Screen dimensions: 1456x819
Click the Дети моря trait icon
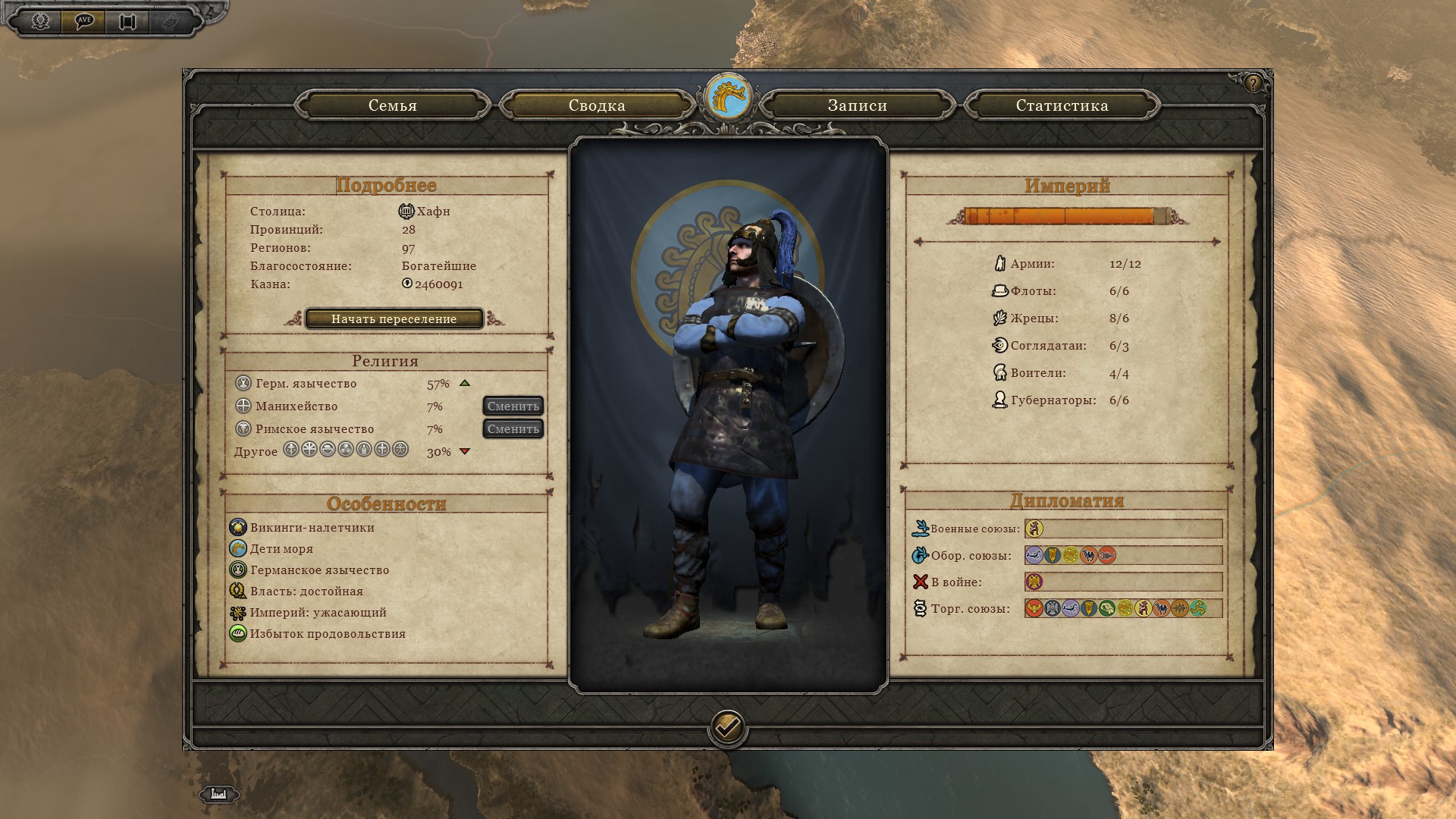(x=238, y=549)
